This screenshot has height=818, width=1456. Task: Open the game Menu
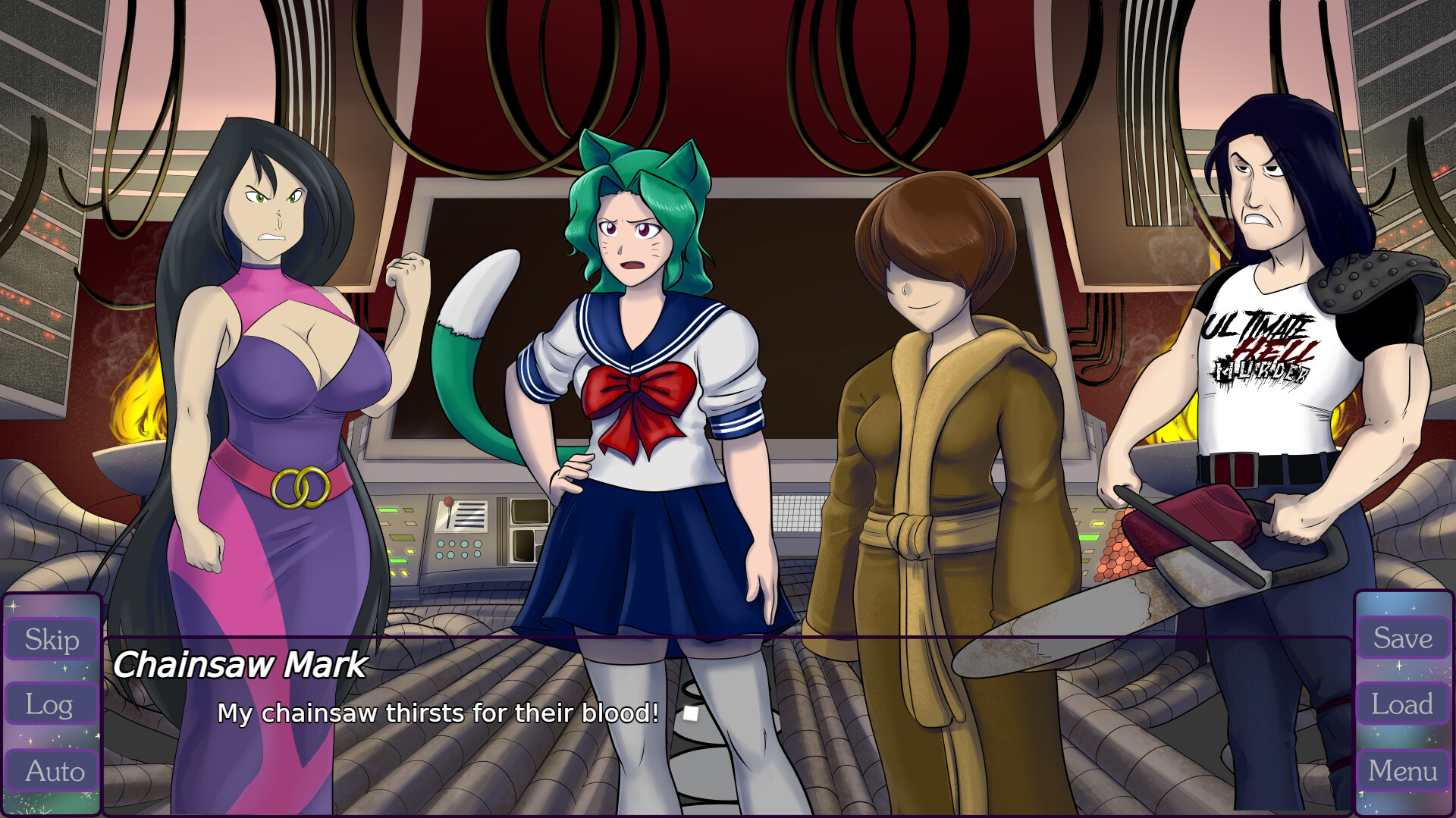coord(1402,771)
